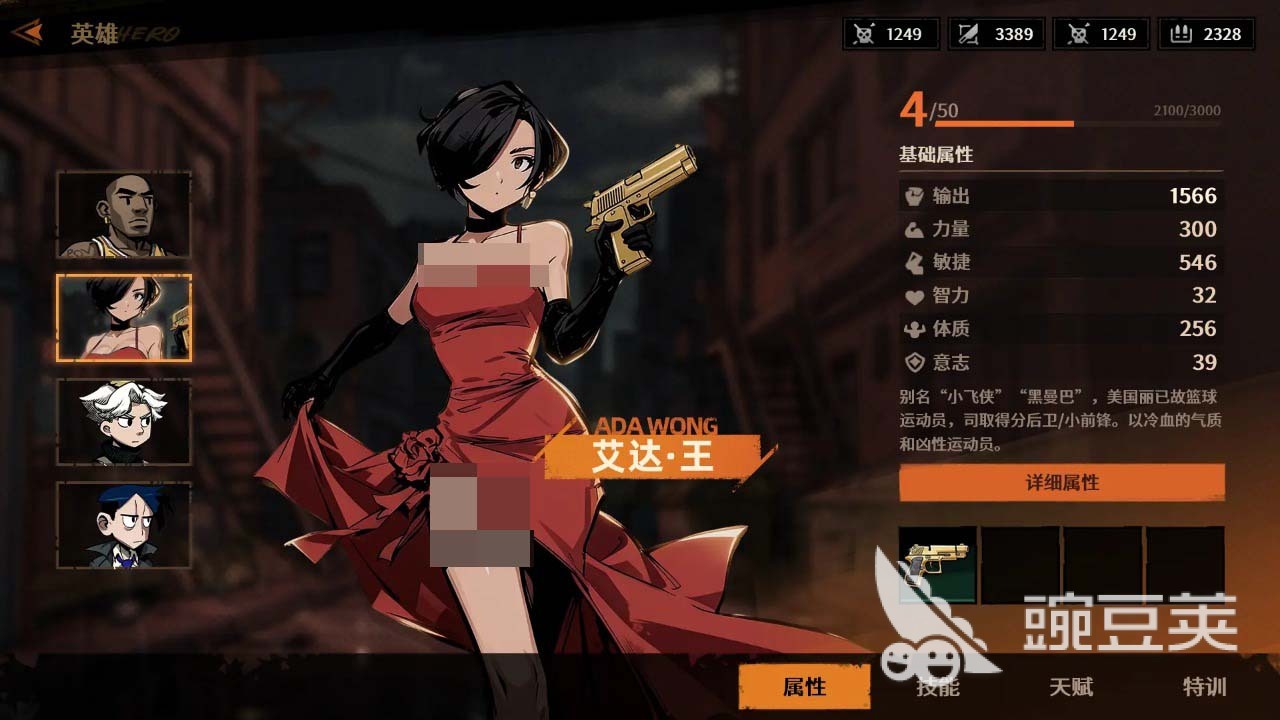
Task: Select the golden pistol equipment slot
Action: coord(938,565)
